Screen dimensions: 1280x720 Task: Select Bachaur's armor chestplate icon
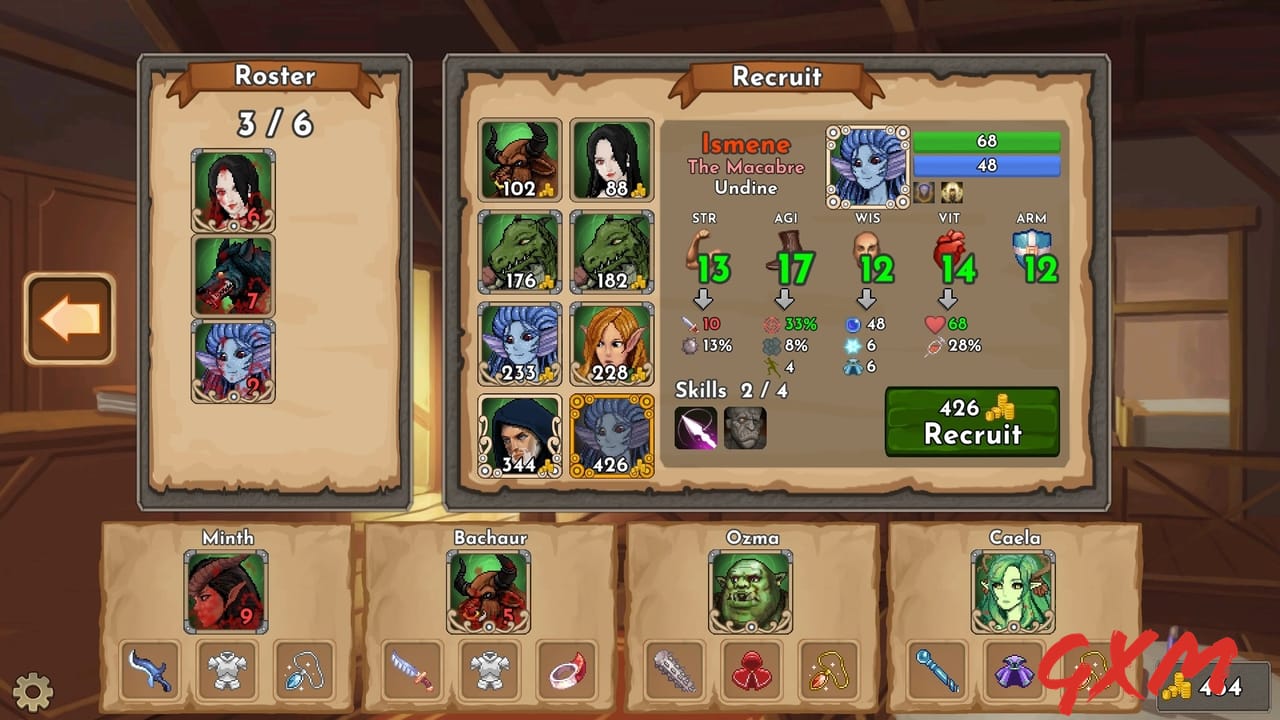(488, 670)
